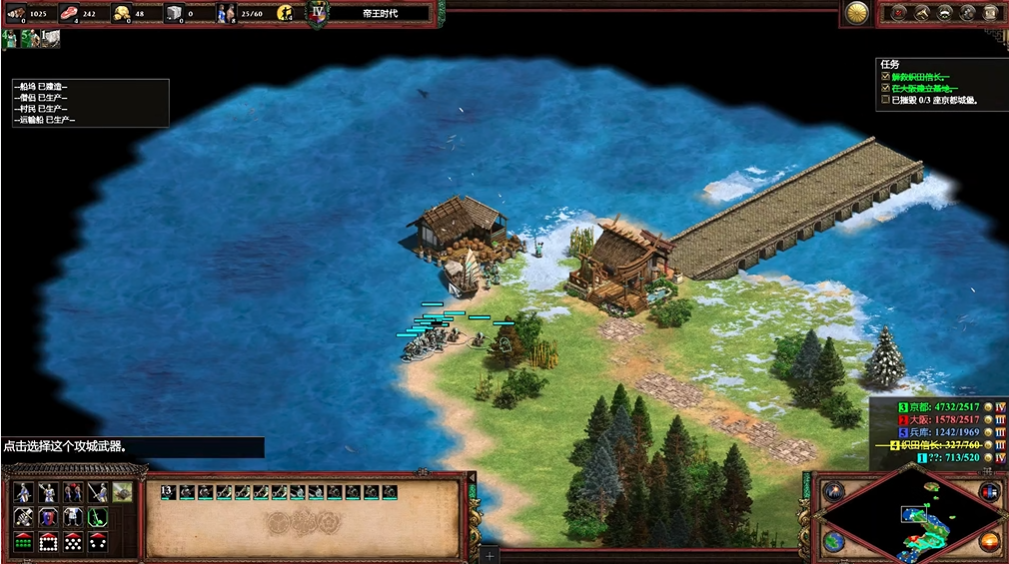Click the minimap diamond
The height and width of the screenshot is (564, 1009).
tap(910, 517)
